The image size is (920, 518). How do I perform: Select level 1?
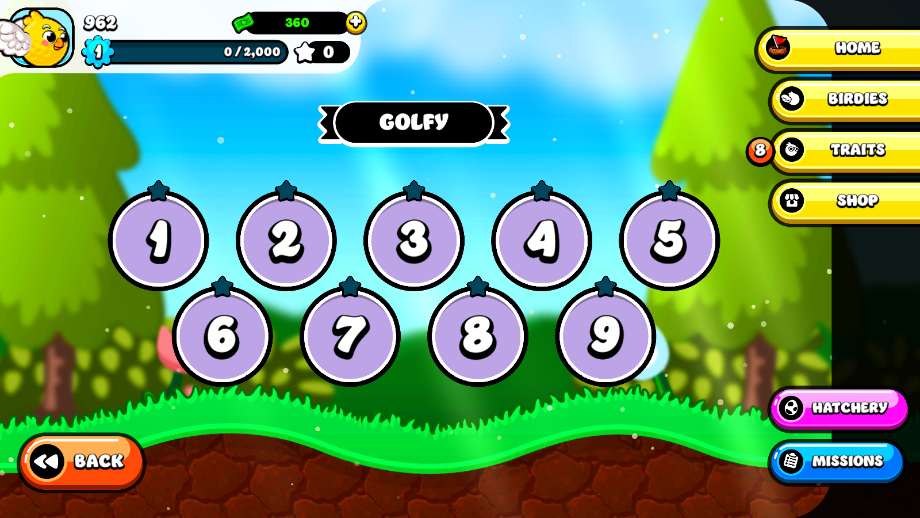[158, 240]
